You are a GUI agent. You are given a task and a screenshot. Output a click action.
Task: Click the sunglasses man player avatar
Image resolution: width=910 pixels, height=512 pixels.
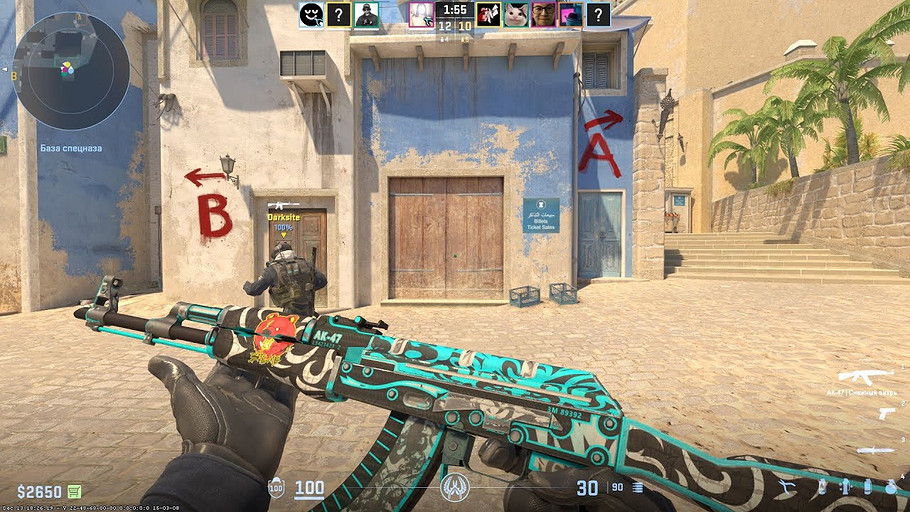(366, 14)
